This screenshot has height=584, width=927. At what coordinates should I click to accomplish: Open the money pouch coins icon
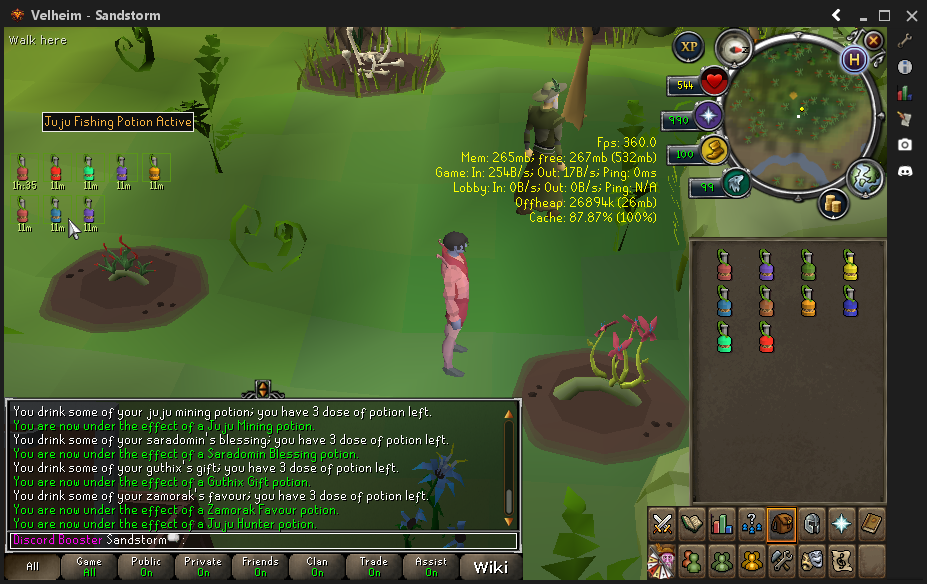point(831,204)
